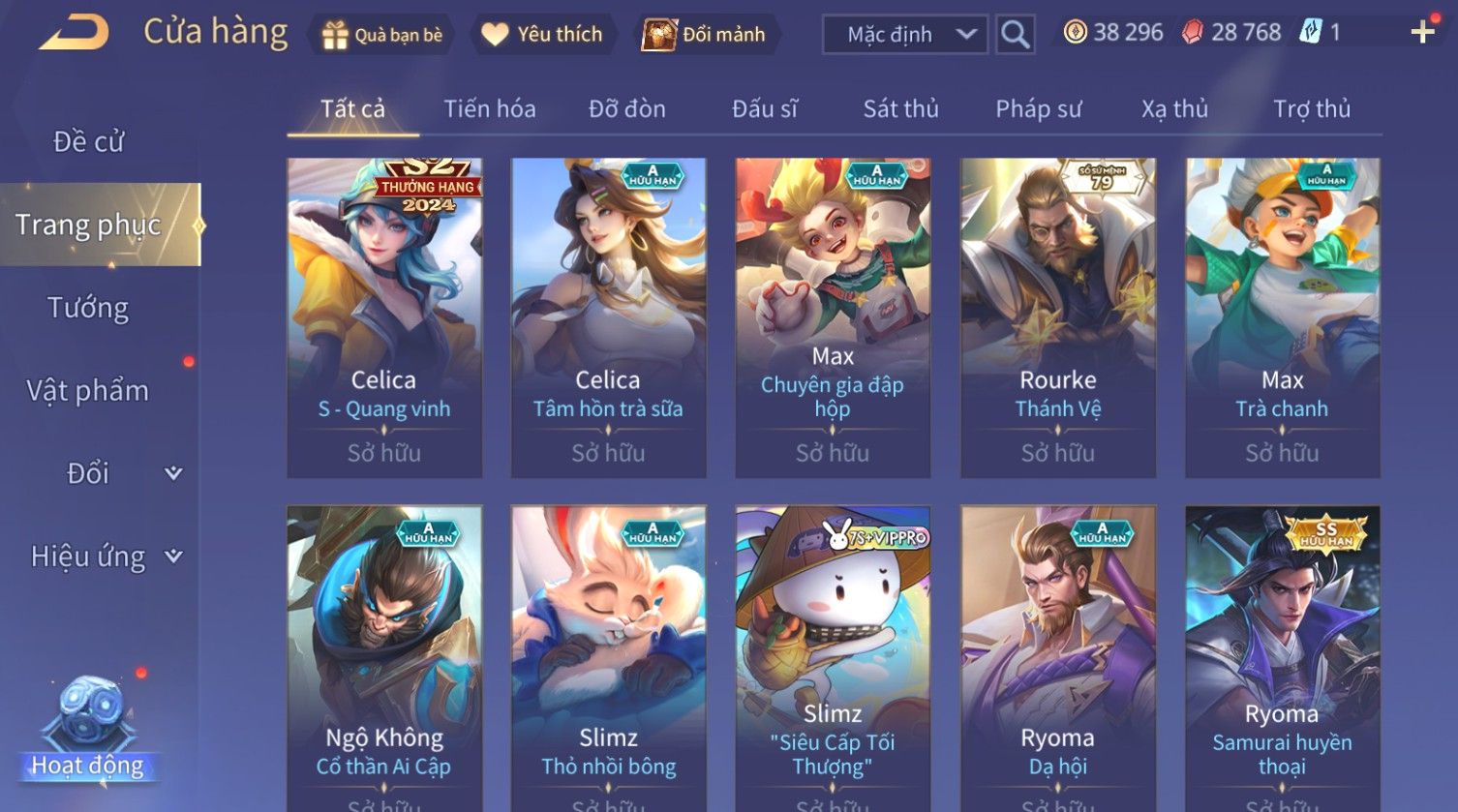Switch to the Đỡ đòn tab

pyautogui.click(x=626, y=108)
